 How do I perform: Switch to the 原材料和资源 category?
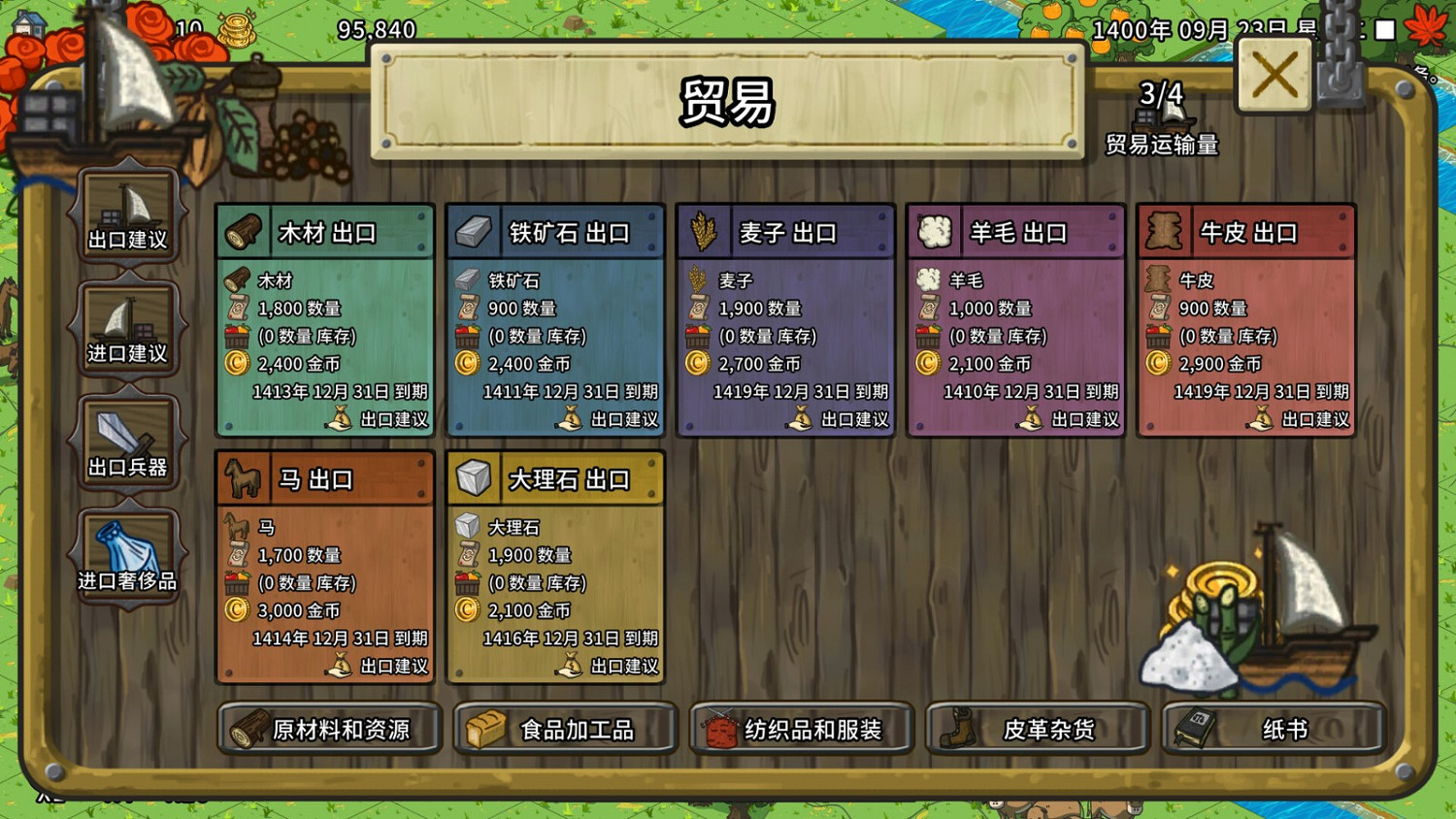click(x=328, y=730)
